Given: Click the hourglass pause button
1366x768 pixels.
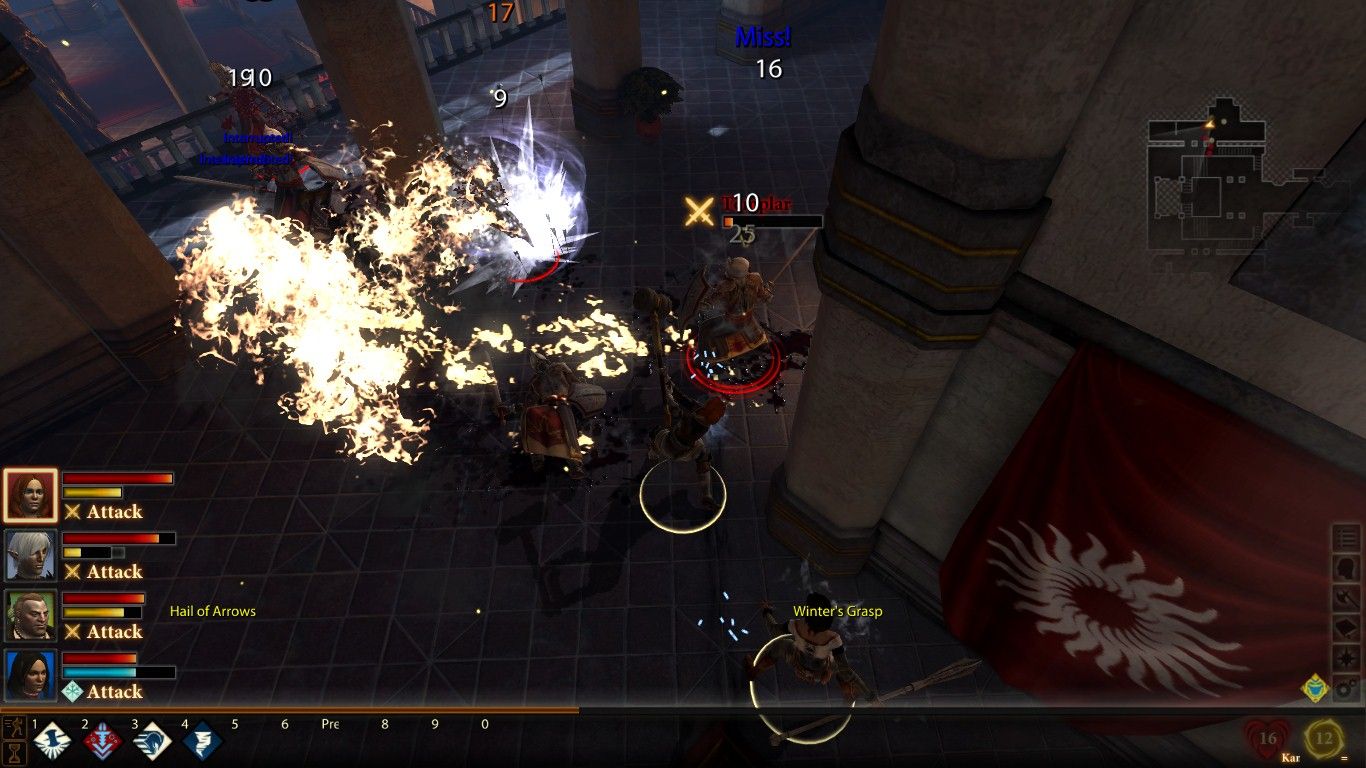Looking at the screenshot, I should click(x=14, y=752).
